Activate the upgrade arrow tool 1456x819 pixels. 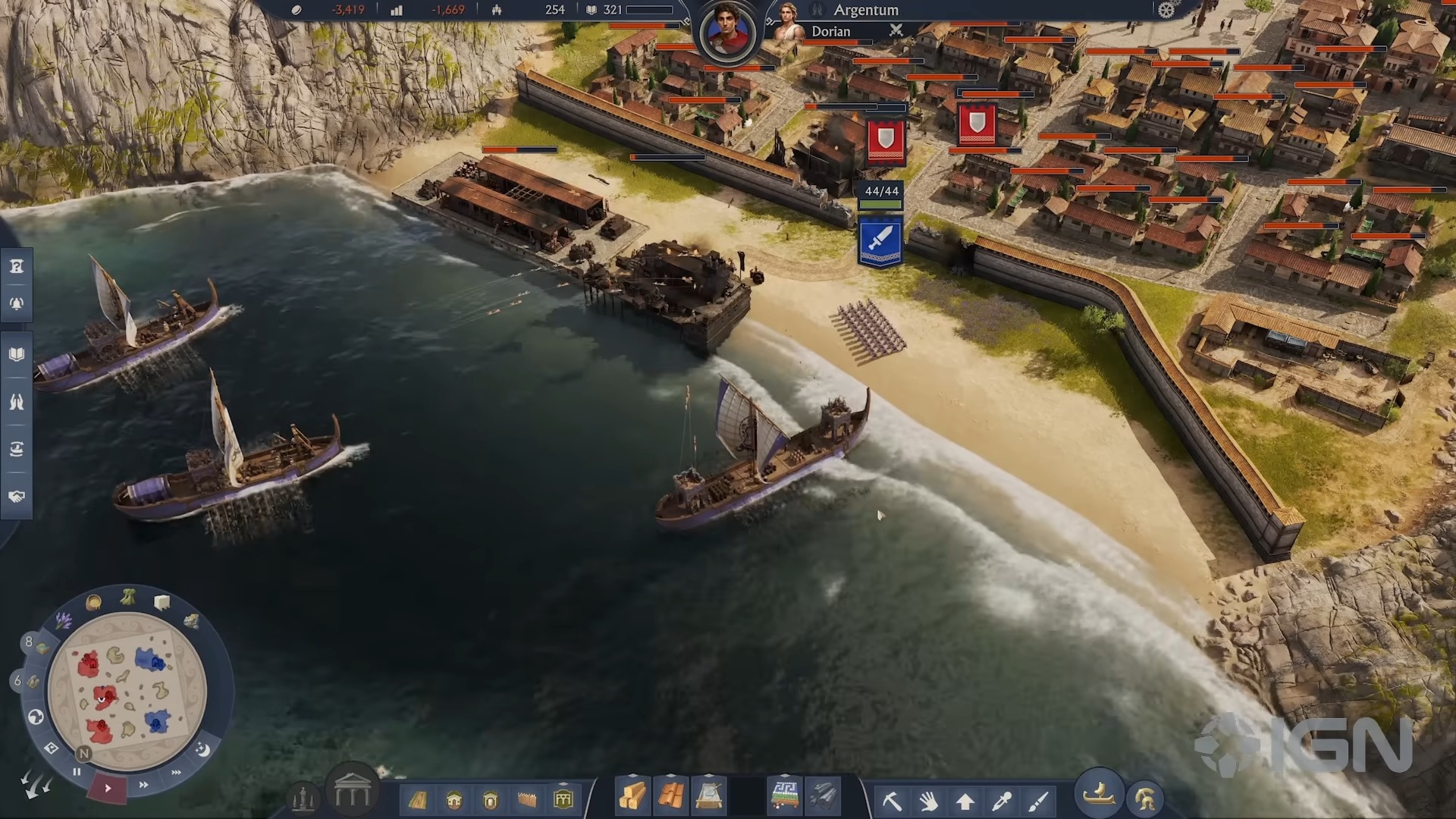(965, 800)
